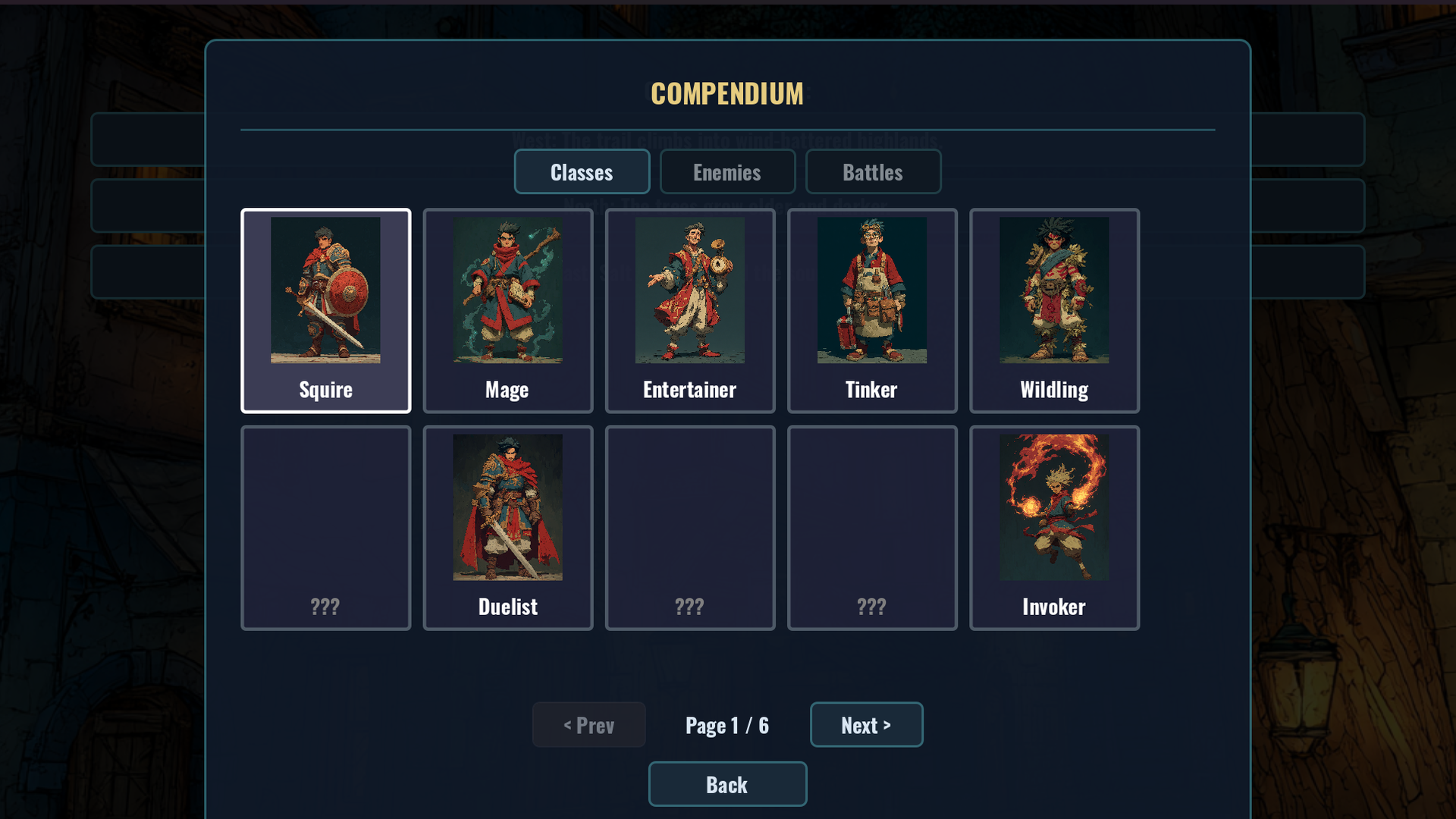Select the Invoker class card
The width and height of the screenshot is (1456, 819).
(1053, 527)
